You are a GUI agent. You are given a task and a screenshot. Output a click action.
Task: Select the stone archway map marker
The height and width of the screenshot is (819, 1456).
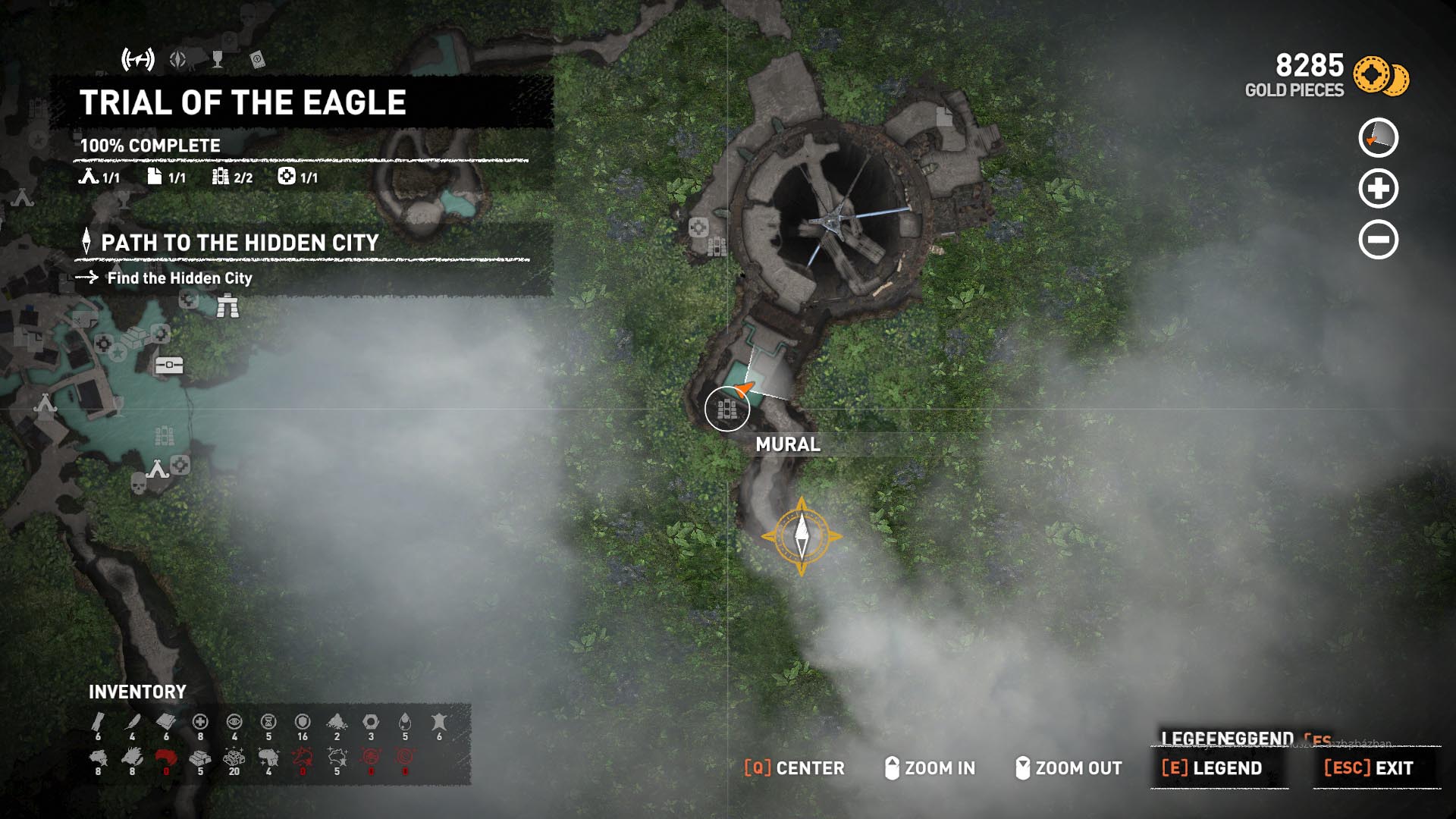click(x=227, y=306)
